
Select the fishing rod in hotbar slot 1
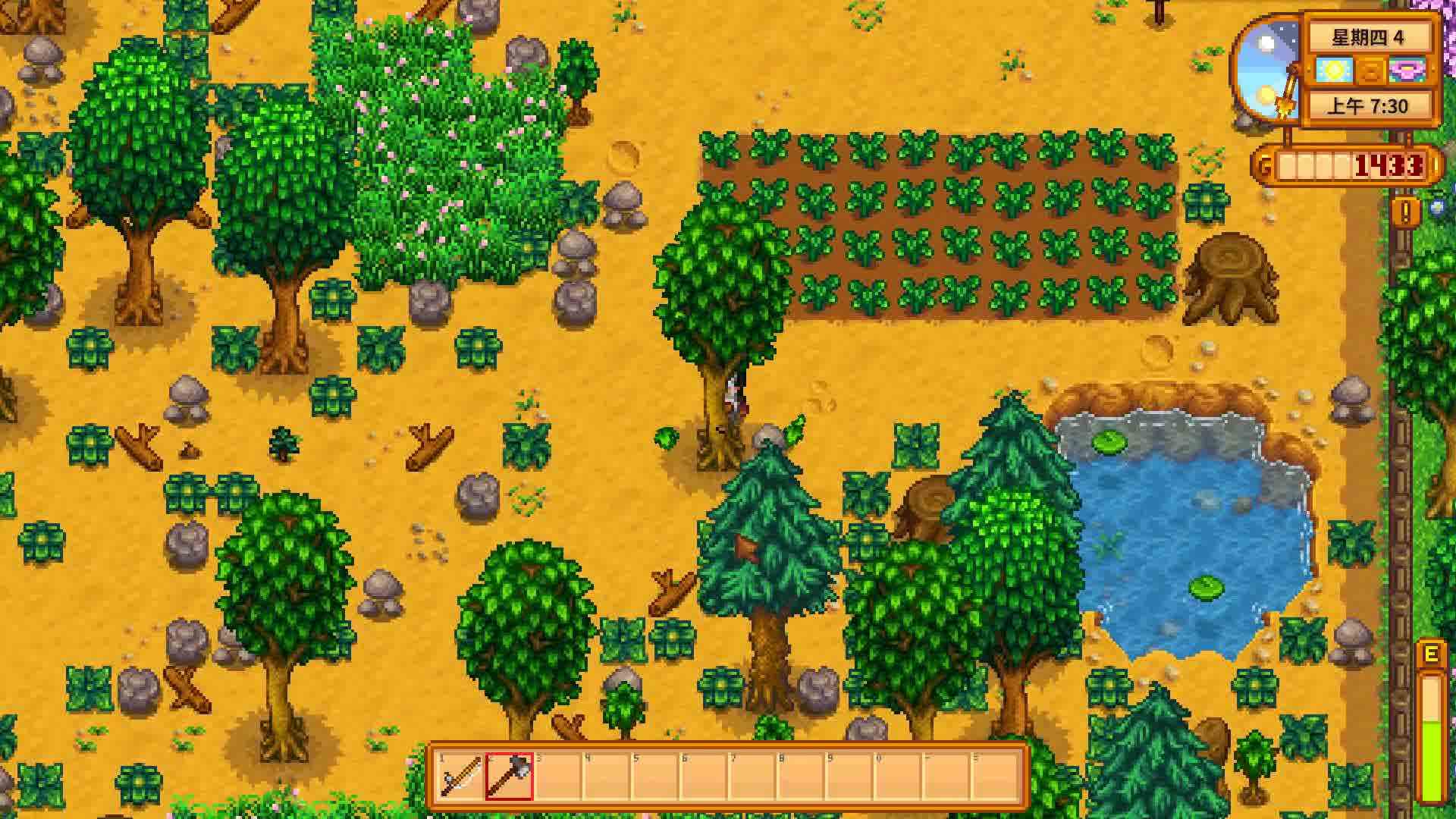click(x=460, y=776)
